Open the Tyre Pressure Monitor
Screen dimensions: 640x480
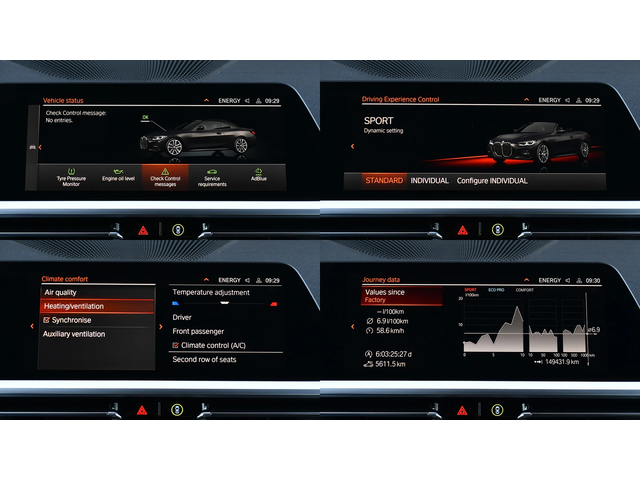click(71, 175)
